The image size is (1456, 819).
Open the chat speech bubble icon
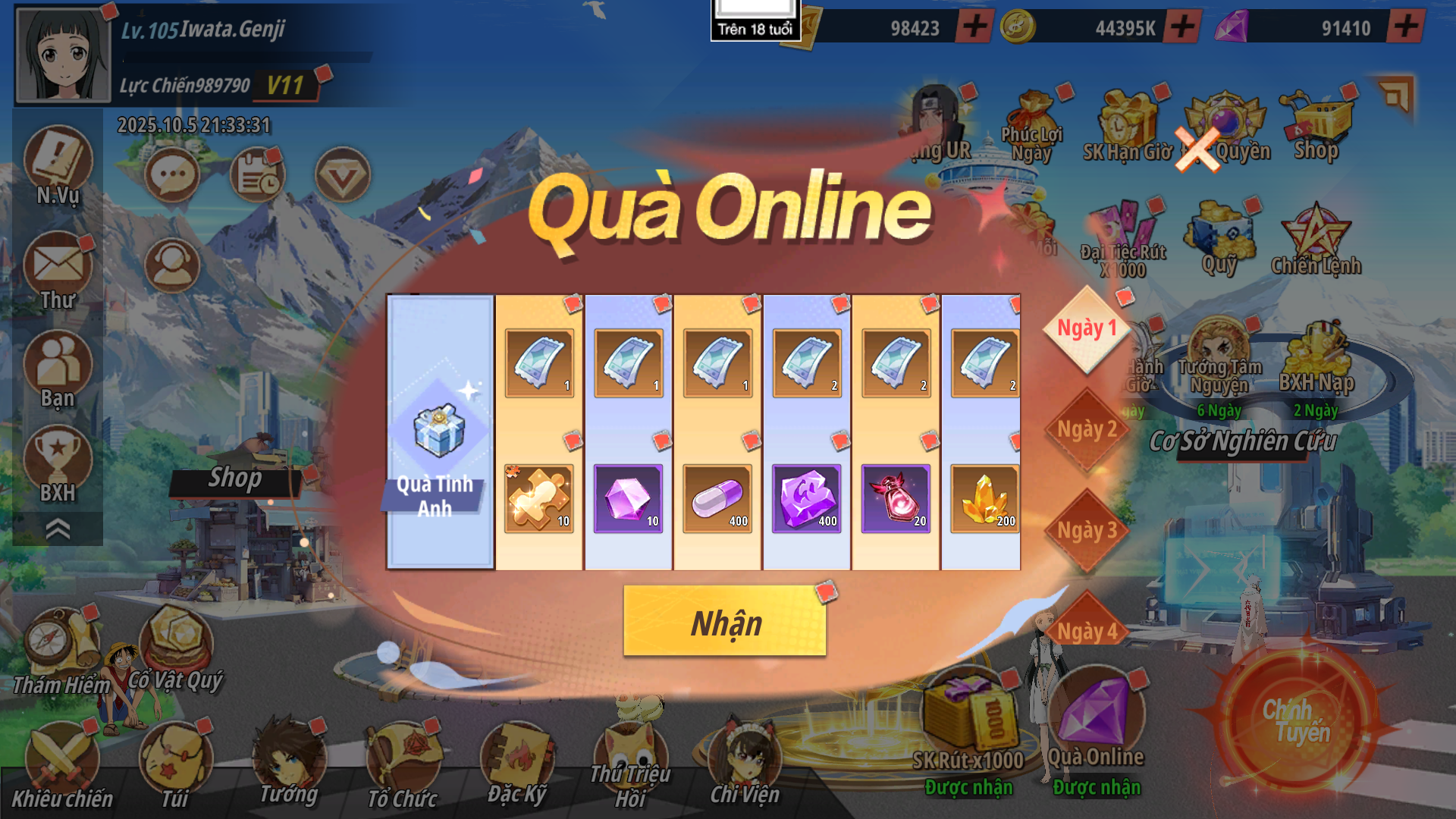[172, 176]
